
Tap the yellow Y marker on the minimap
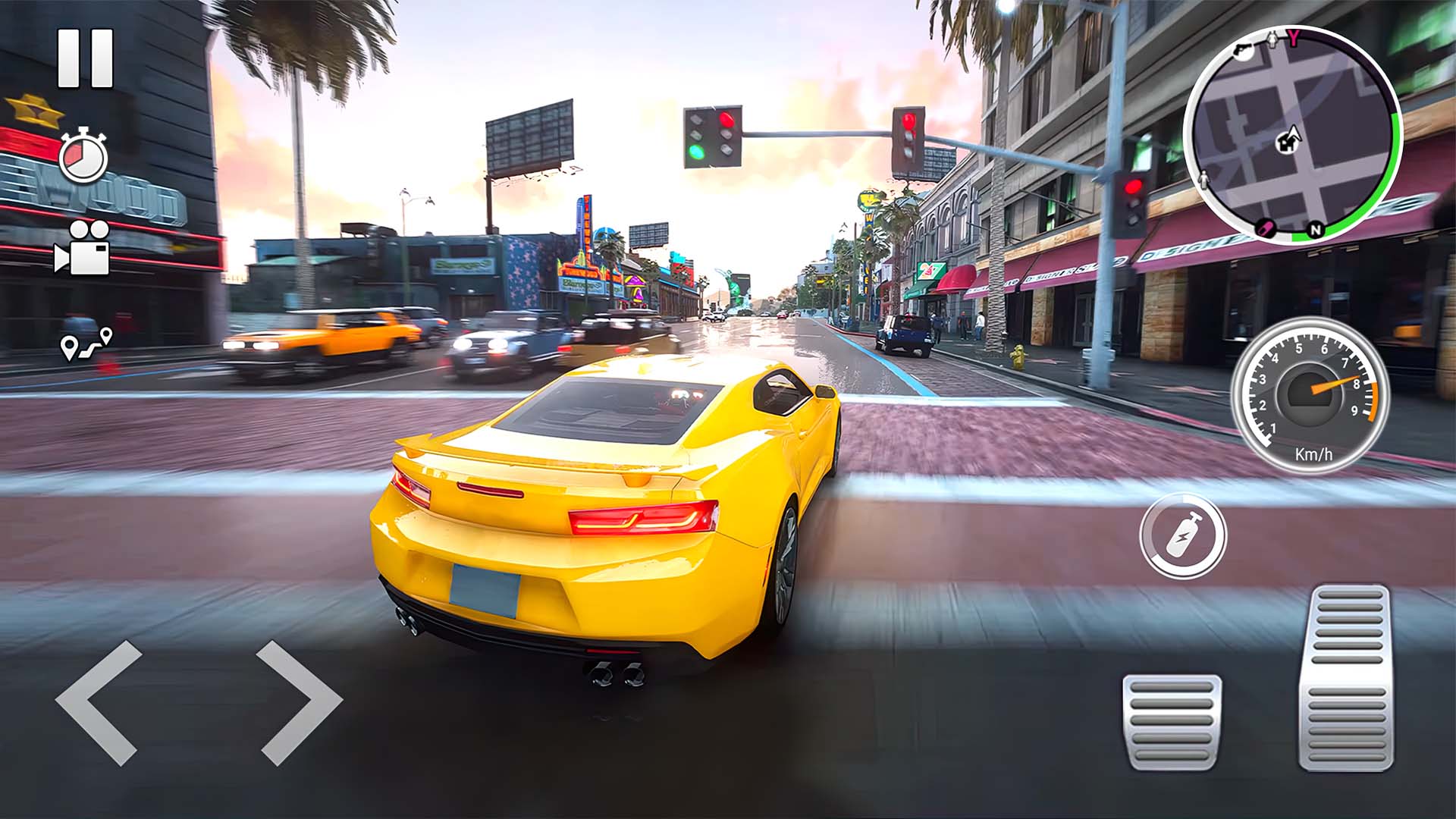tap(1294, 38)
